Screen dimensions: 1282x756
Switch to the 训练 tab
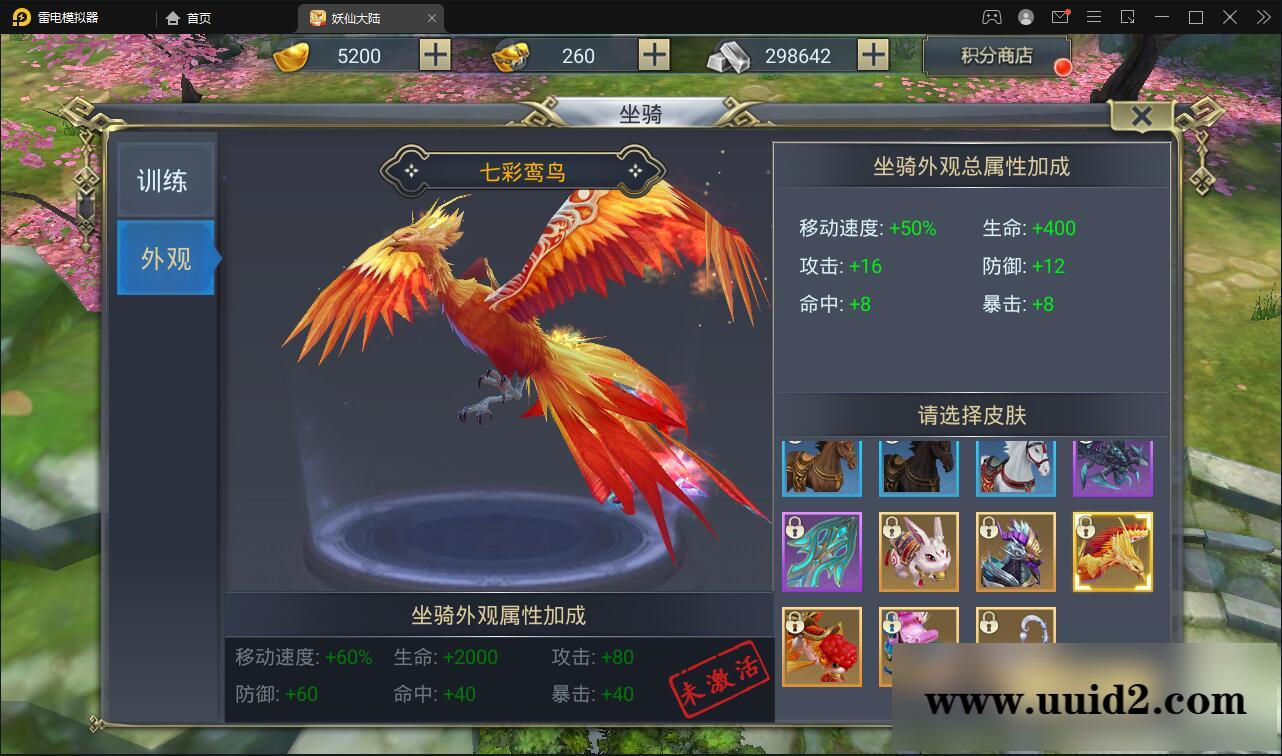point(165,178)
